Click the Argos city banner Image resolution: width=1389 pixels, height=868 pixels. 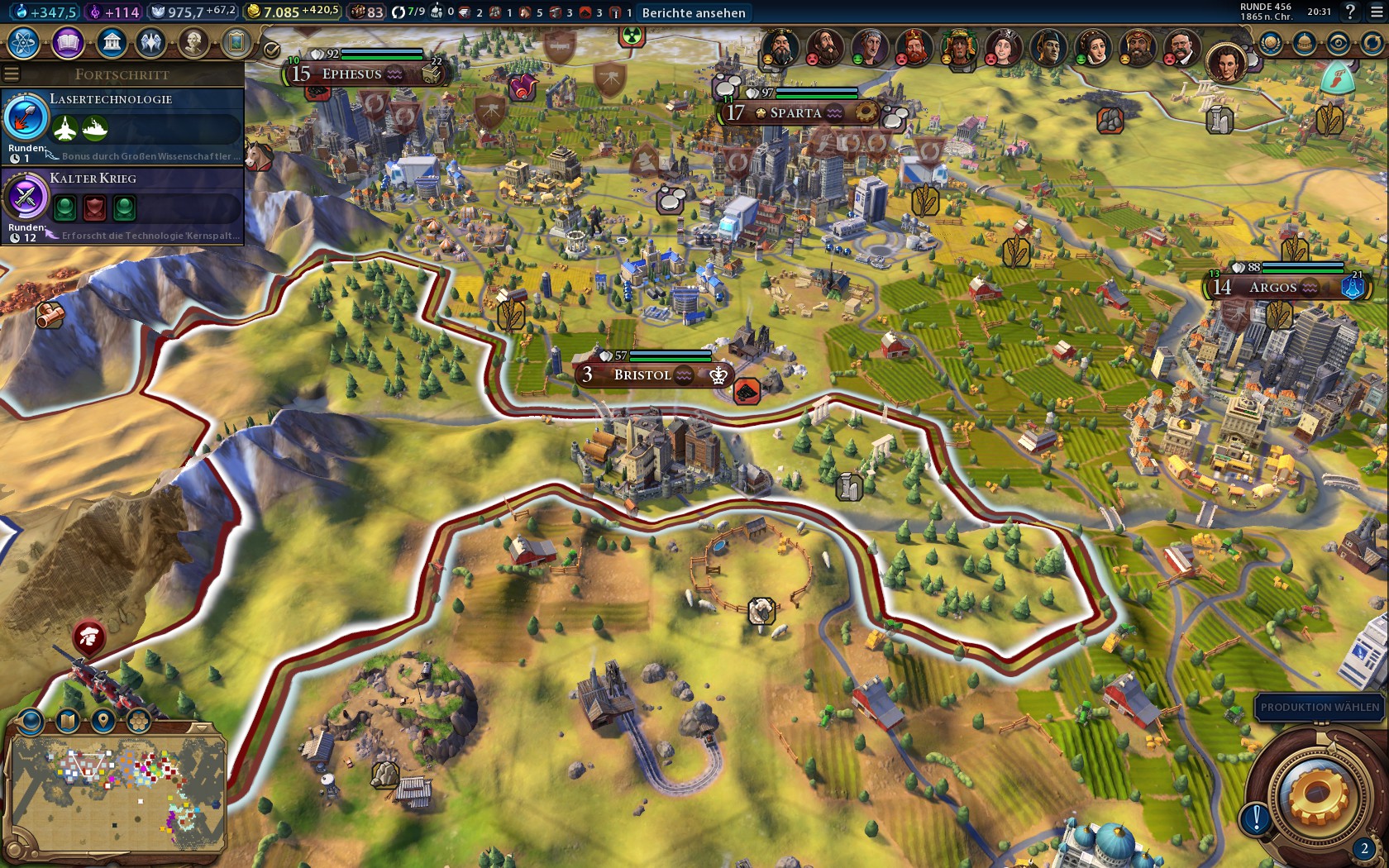click(1272, 288)
